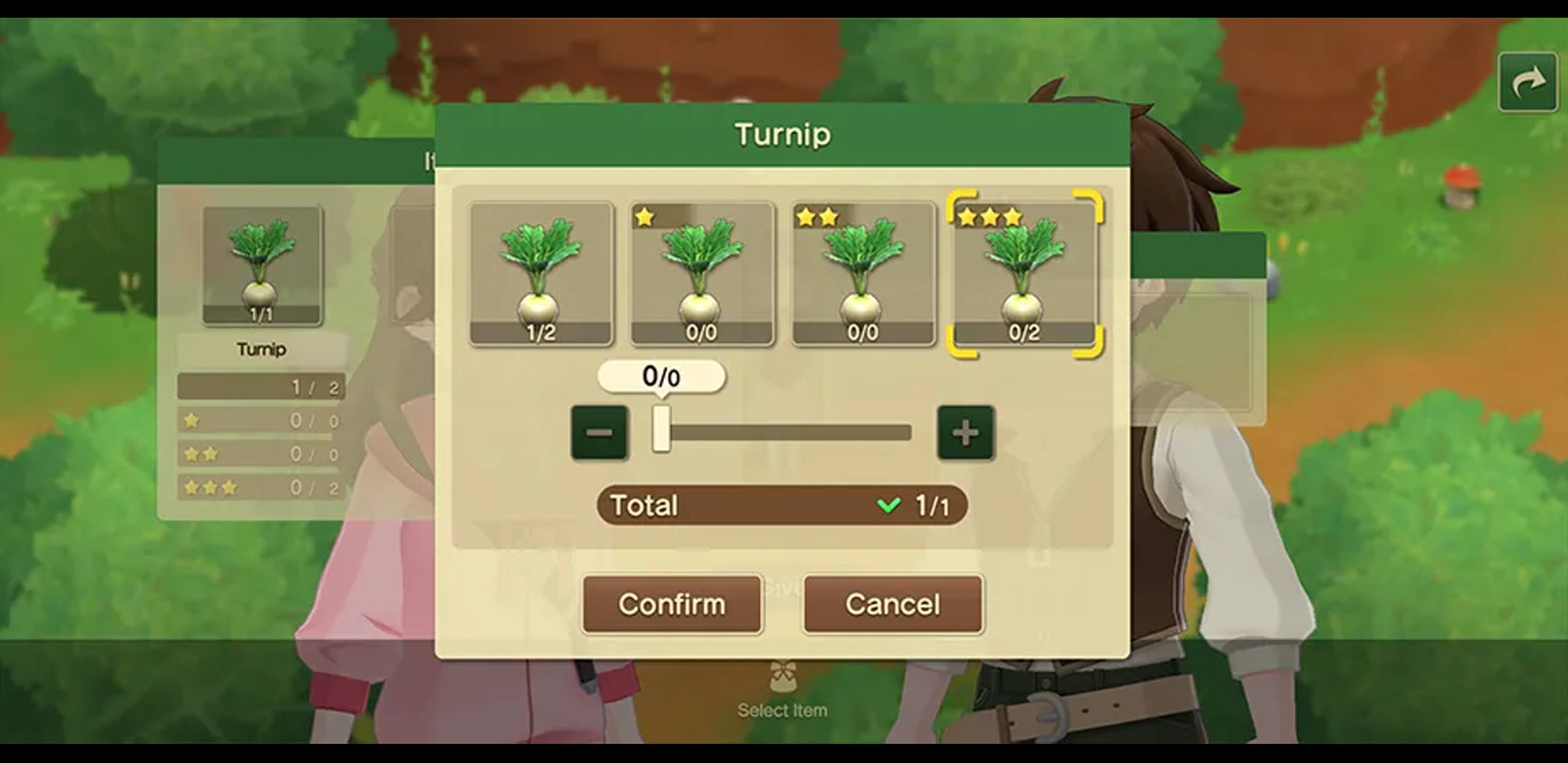The height and width of the screenshot is (763, 1568).
Task: Click the green checkmark next to Total
Action: click(x=888, y=505)
